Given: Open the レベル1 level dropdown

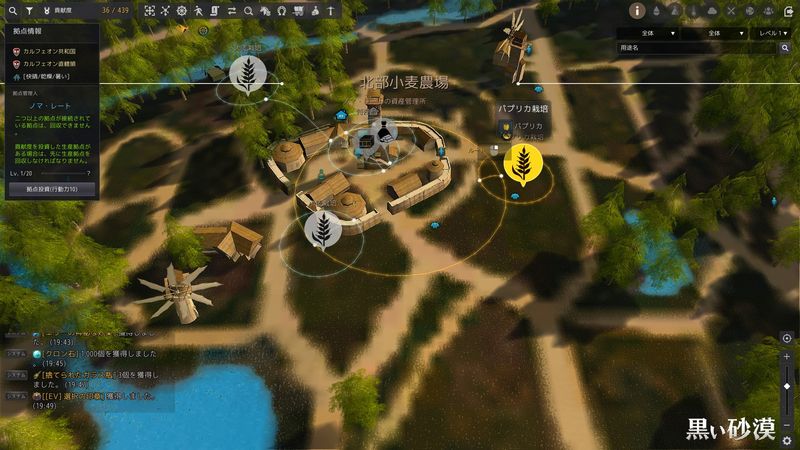Looking at the screenshot, I should [771, 33].
